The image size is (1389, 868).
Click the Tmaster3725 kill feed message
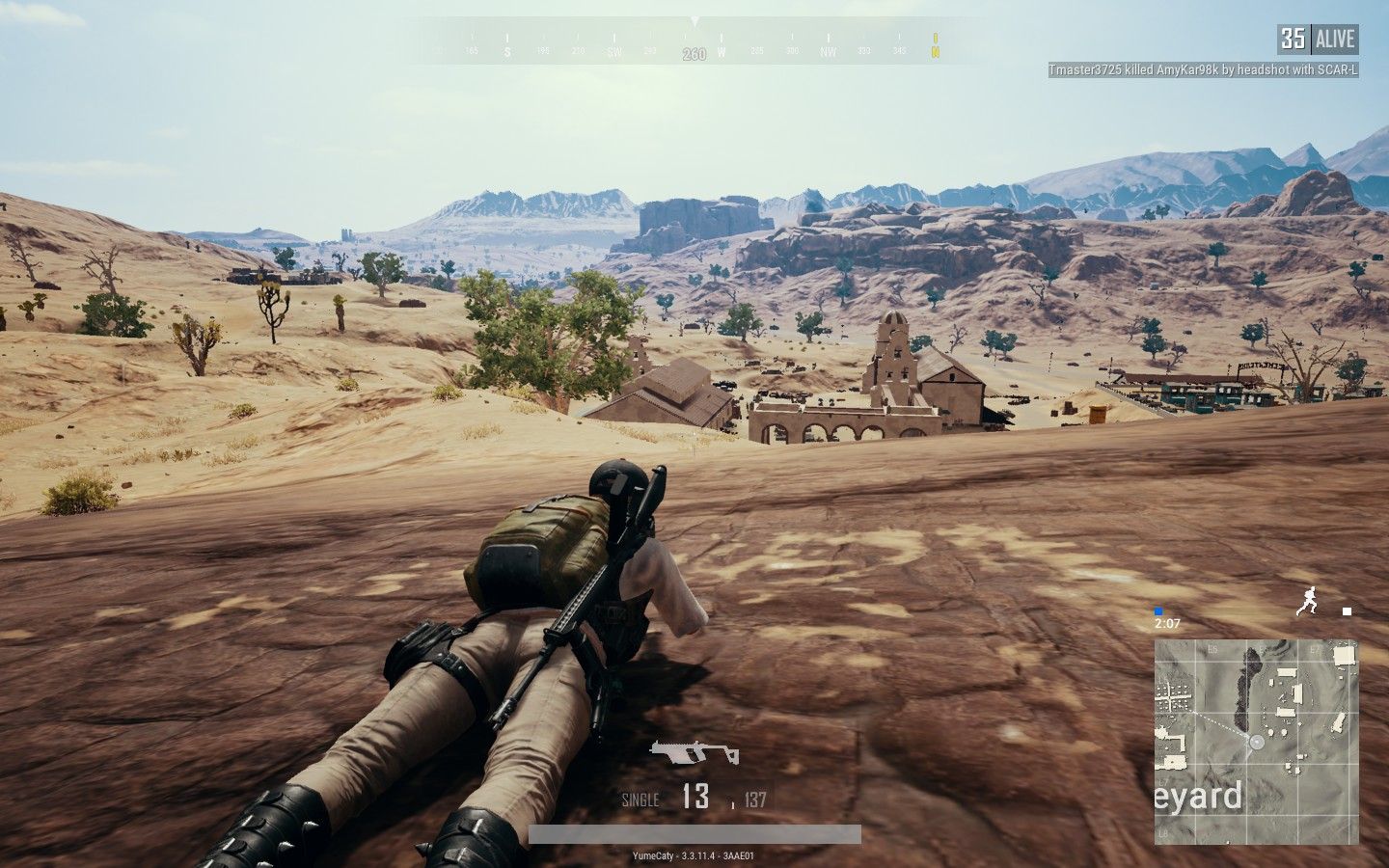point(1204,69)
